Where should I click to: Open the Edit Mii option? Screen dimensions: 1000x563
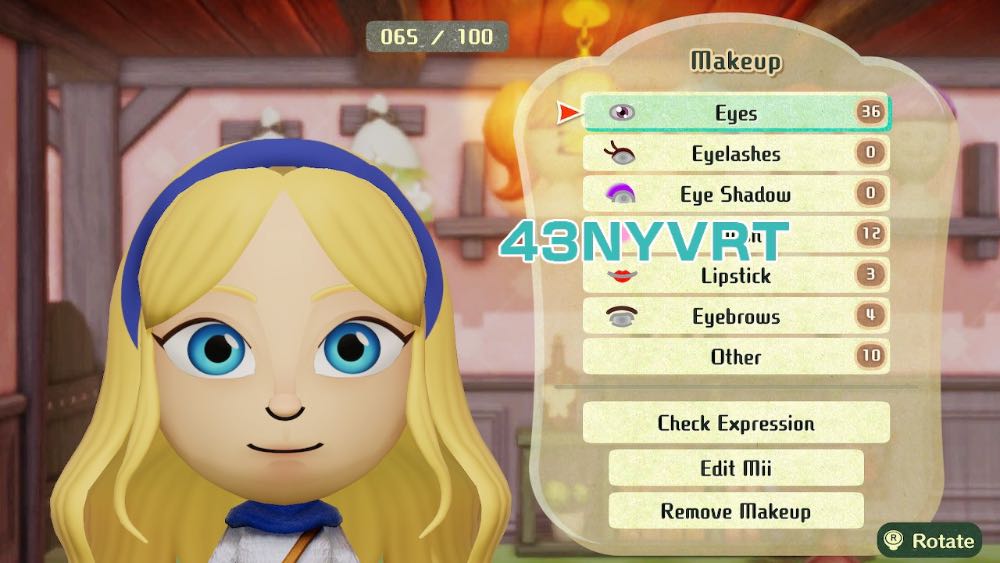click(x=735, y=468)
